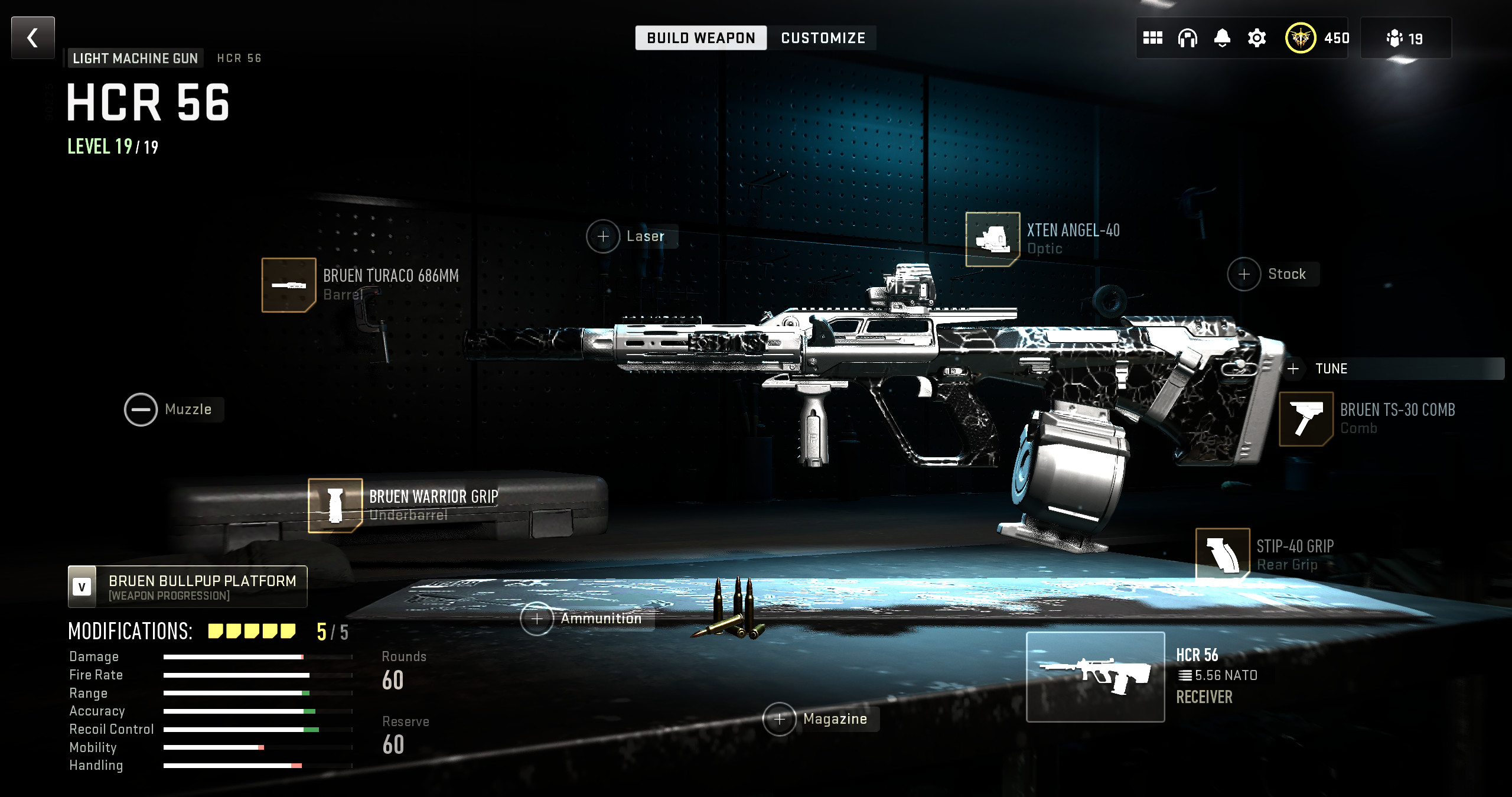Choose the empty Muzzle slot
Viewport: 1512px width, 797px height.
tap(141, 409)
